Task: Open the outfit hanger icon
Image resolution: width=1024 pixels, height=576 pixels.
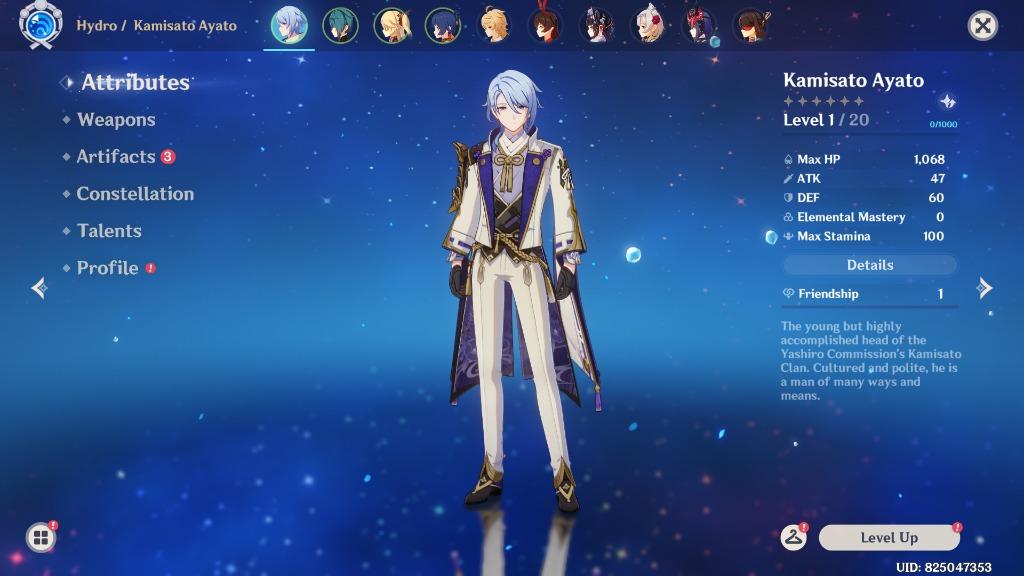Action: pyautogui.click(x=794, y=538)
